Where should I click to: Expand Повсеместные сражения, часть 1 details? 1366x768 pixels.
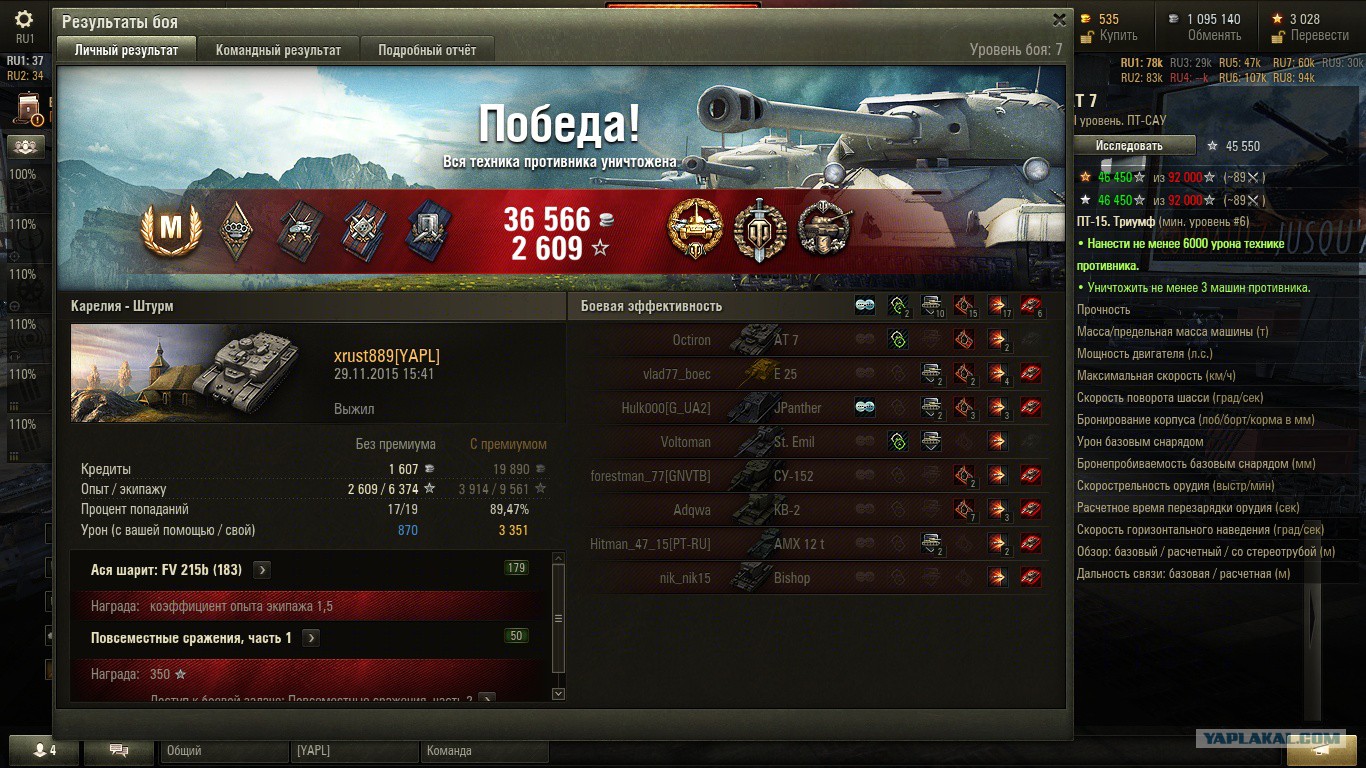(311, 638)
